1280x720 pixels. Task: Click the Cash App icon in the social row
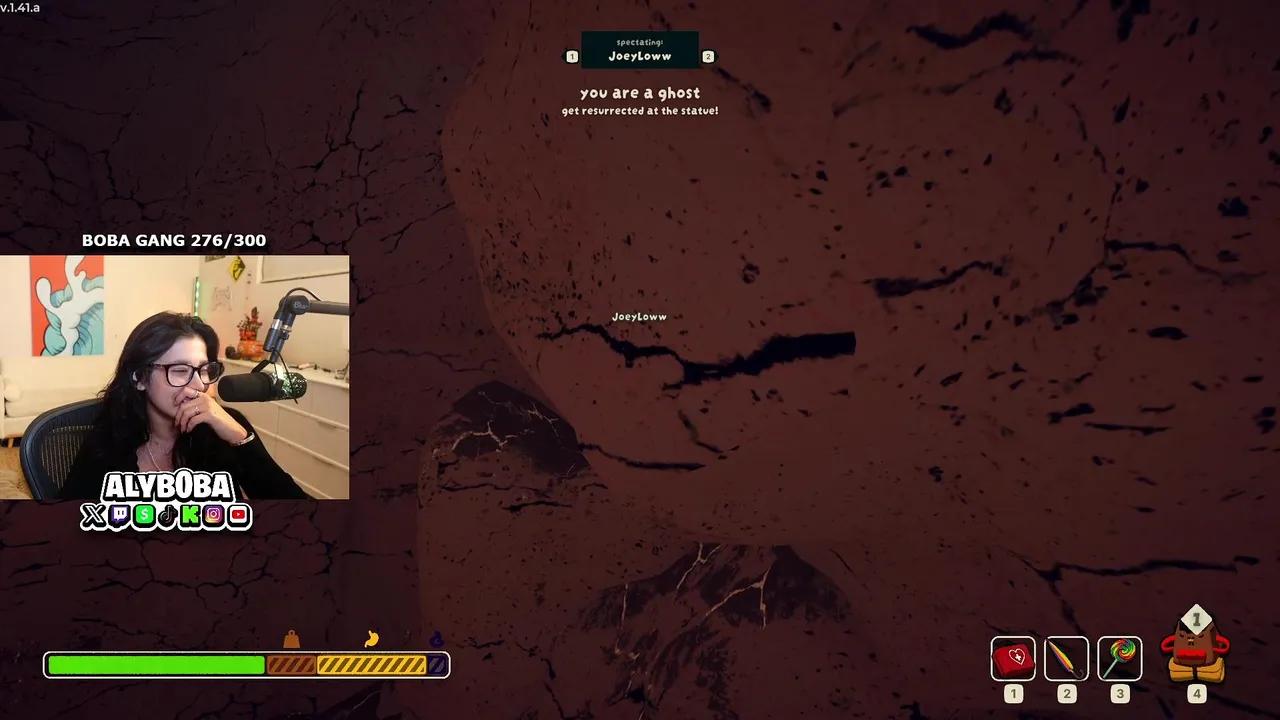pos(144,518)
